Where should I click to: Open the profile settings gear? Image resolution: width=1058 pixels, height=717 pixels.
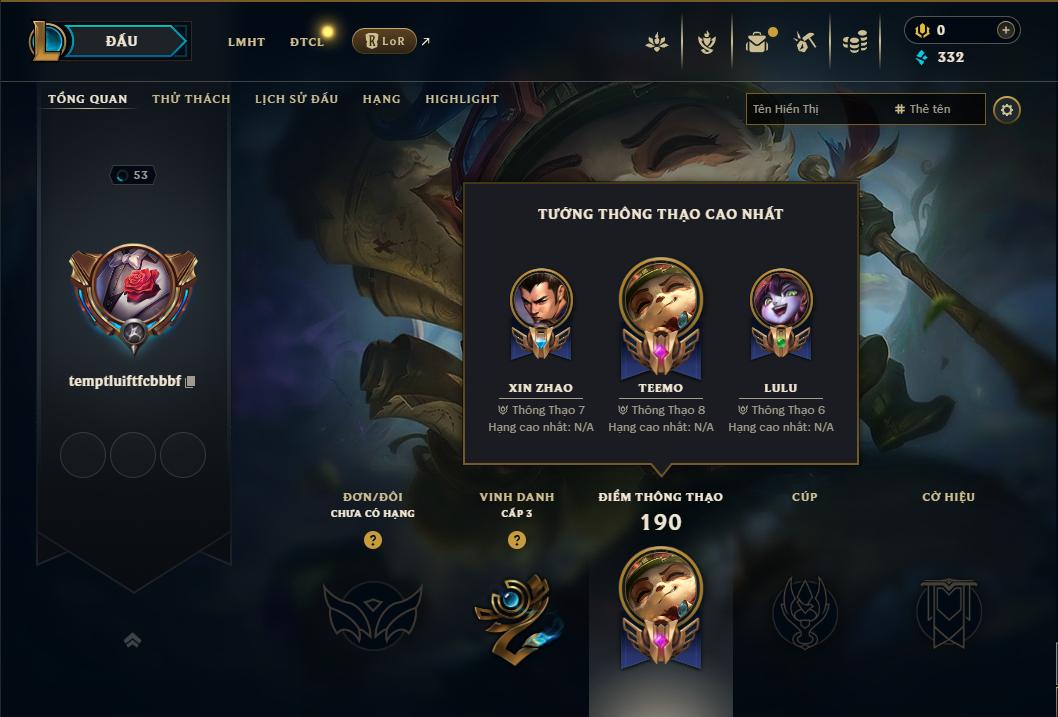coord(1007,109)
